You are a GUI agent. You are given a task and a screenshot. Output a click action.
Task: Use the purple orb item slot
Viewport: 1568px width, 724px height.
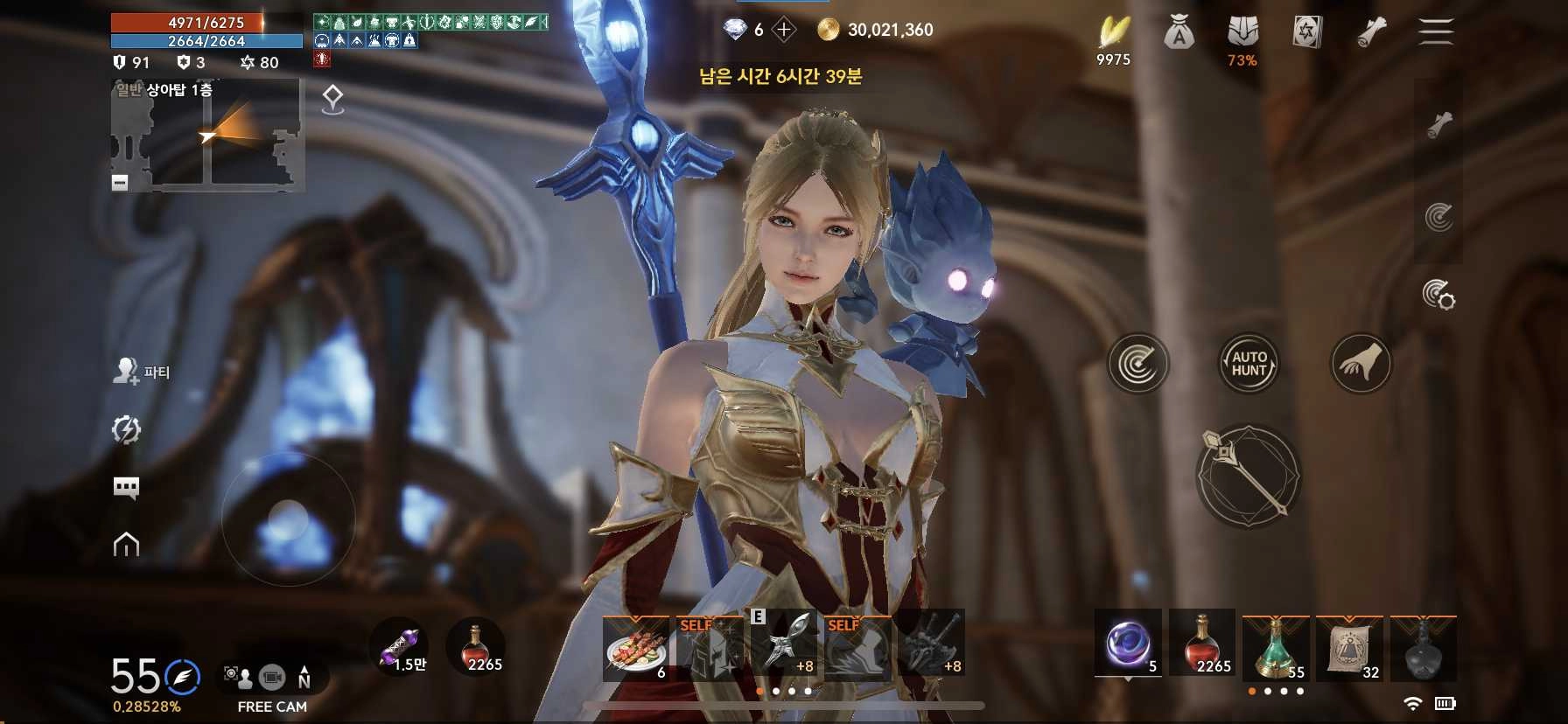coord(1128,645)
